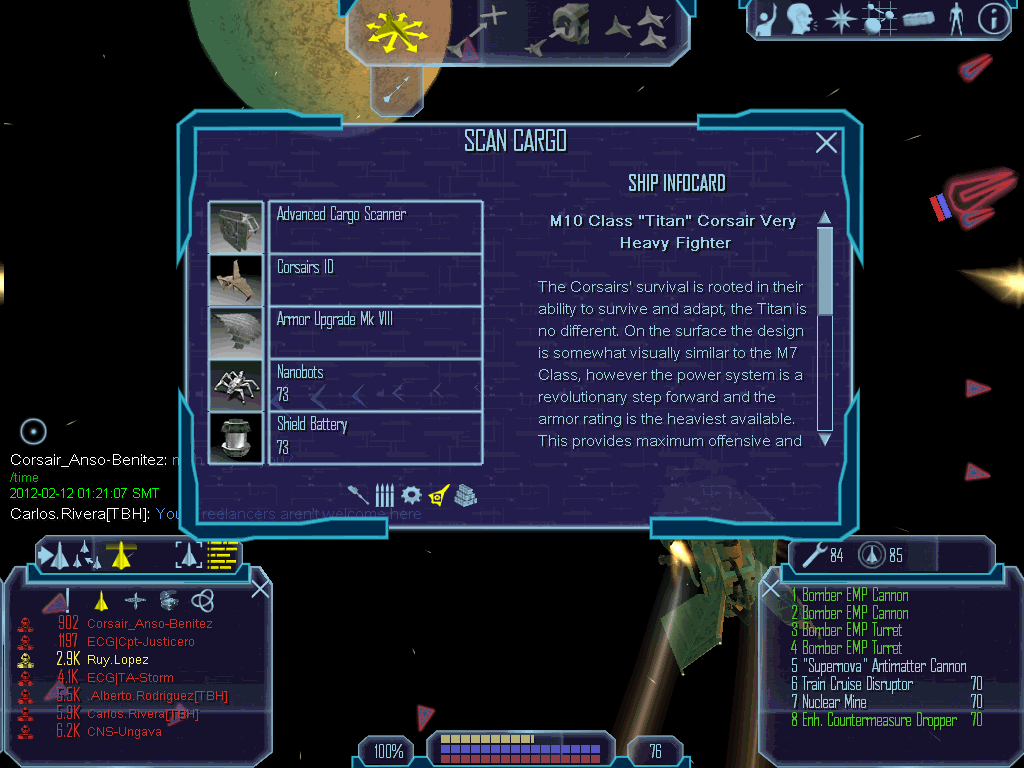Select the Nanobots cargo row
The height and width of the screenshot is (768, 1024).
[375, 384]
